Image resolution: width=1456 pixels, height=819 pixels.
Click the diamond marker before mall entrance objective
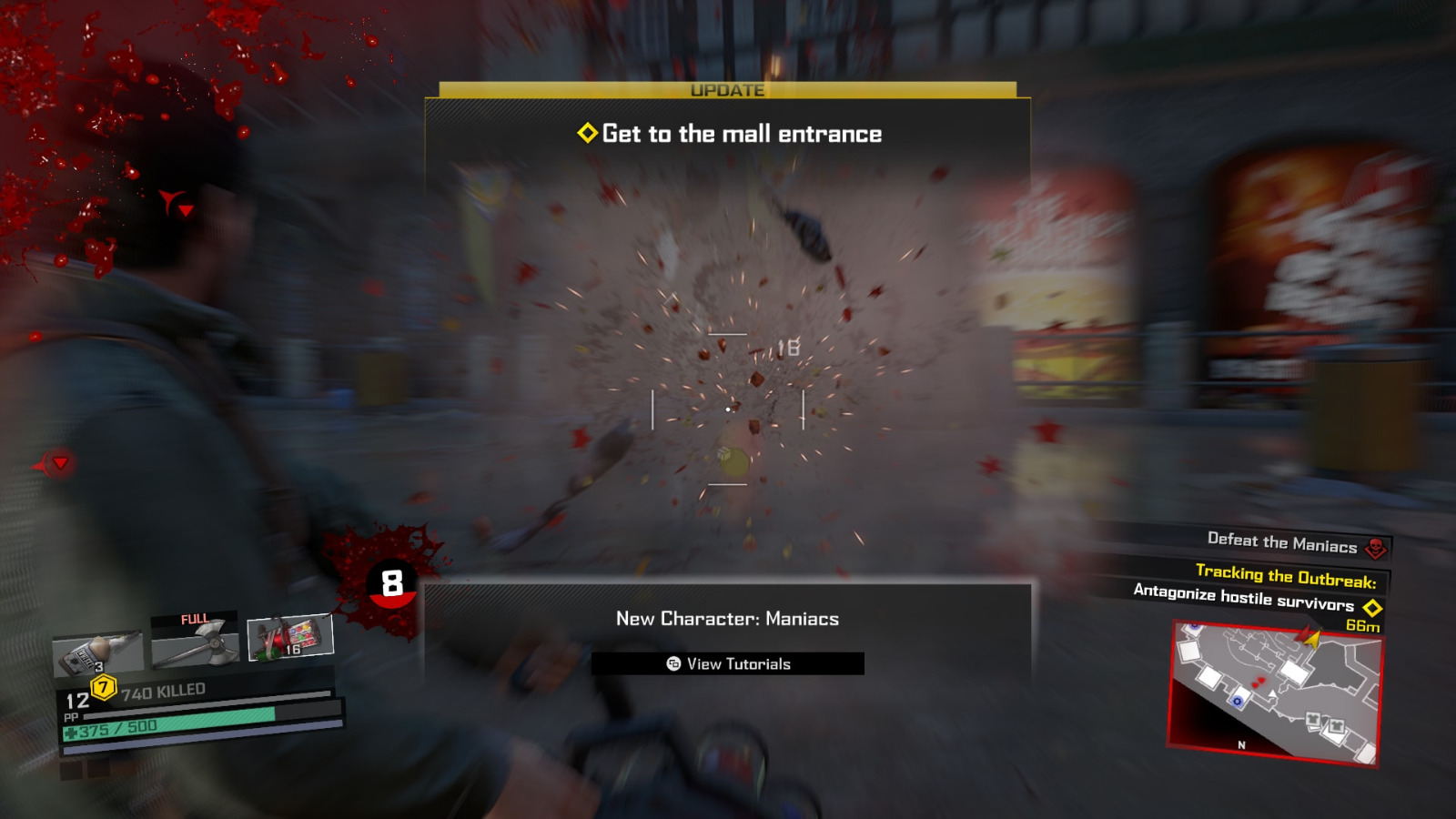[x=587, y=133]
